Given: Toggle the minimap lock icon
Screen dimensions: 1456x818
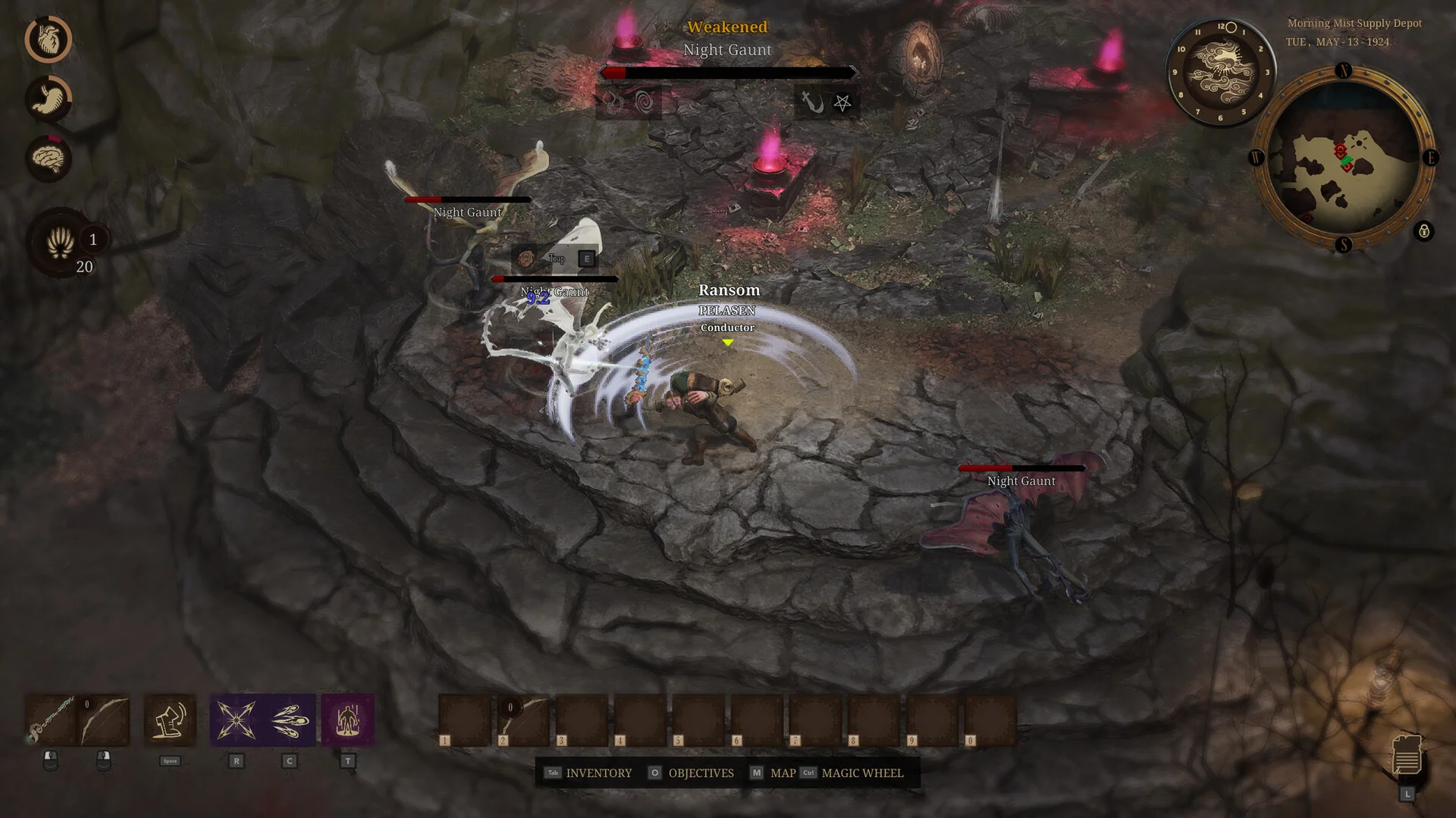Looking at the screenshot, I should [1423, 231].
